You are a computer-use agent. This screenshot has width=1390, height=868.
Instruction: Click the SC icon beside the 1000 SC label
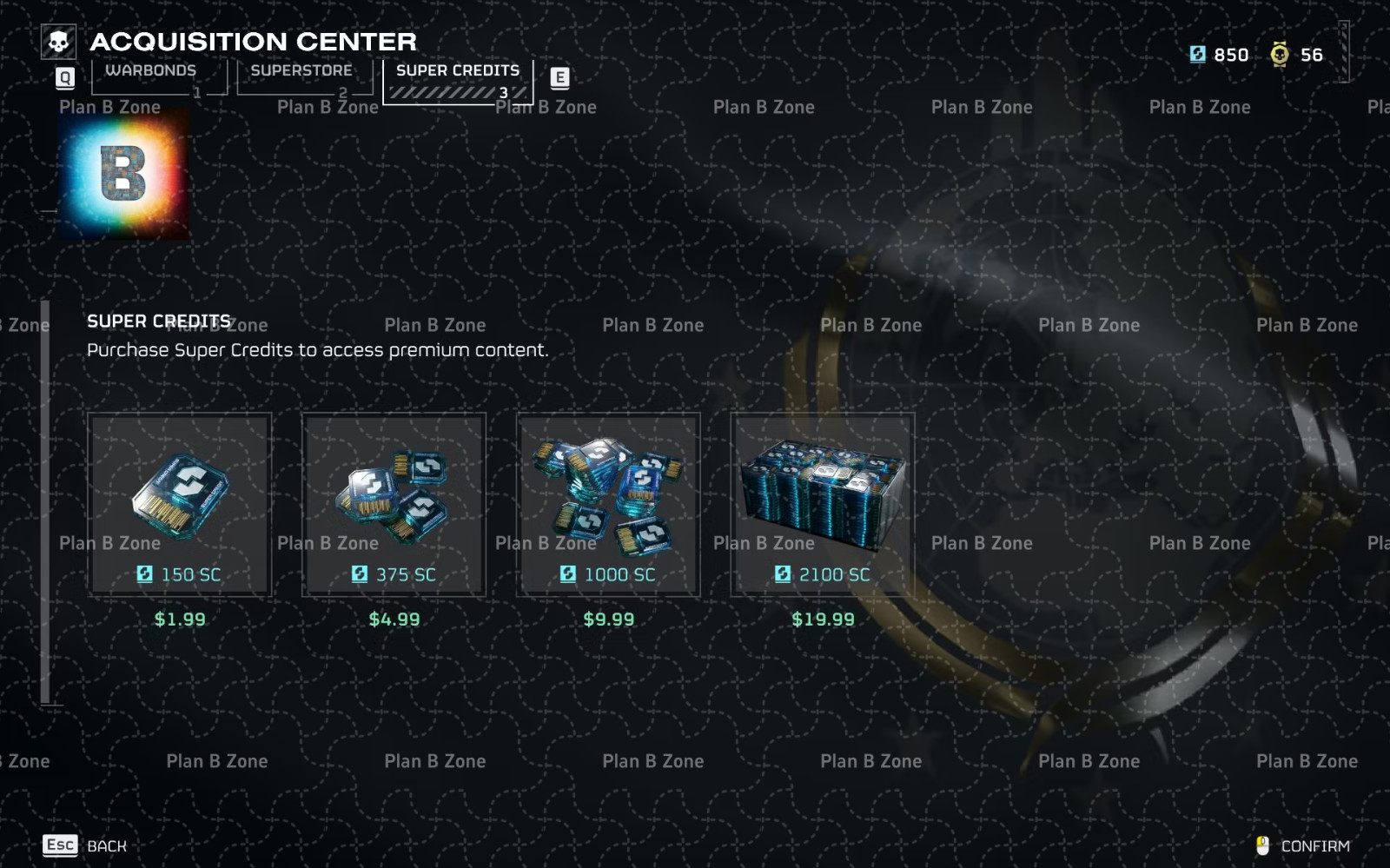coord(568,574)
